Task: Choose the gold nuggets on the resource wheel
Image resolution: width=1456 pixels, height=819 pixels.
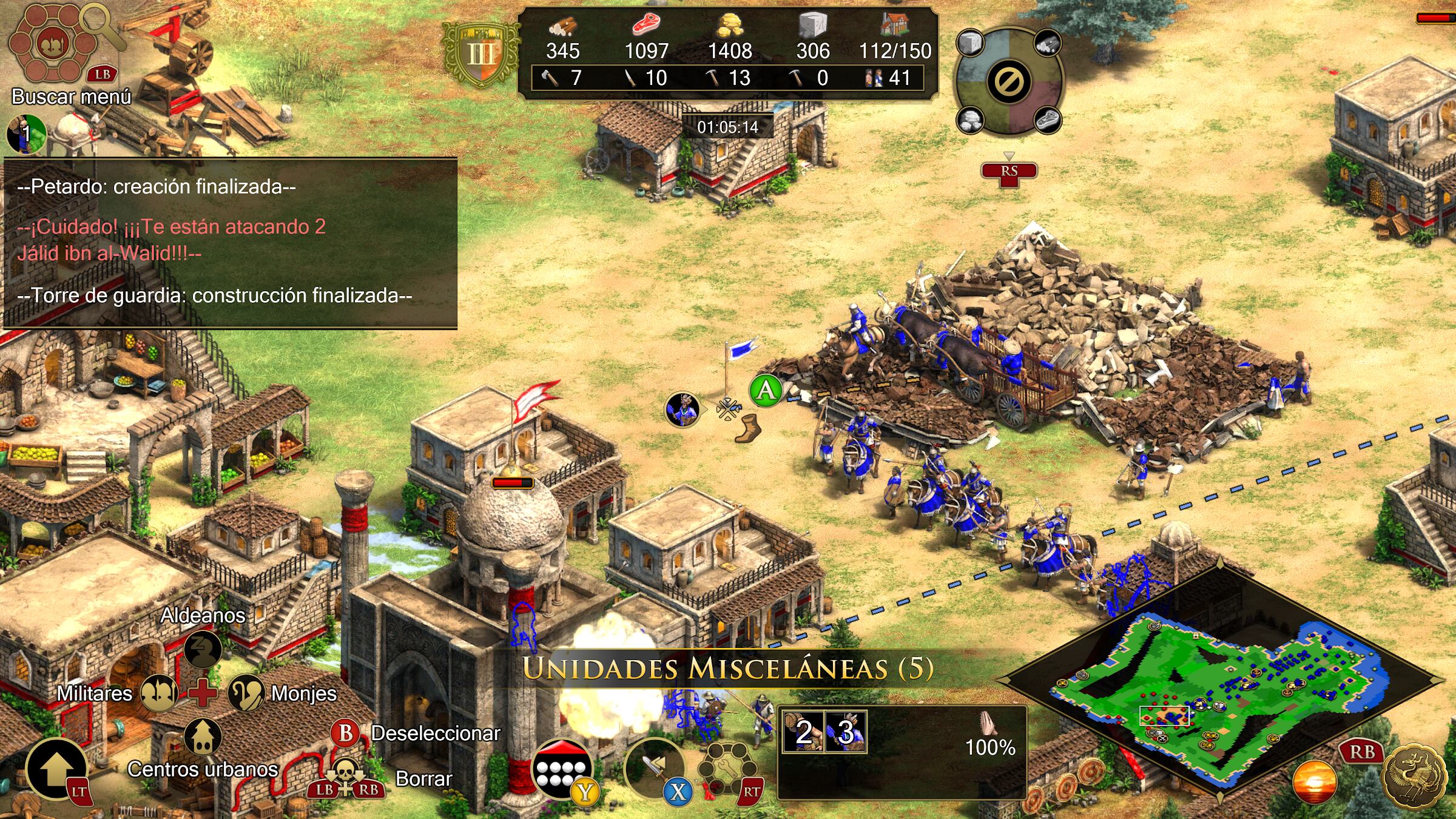Action: tap(971, 119)
